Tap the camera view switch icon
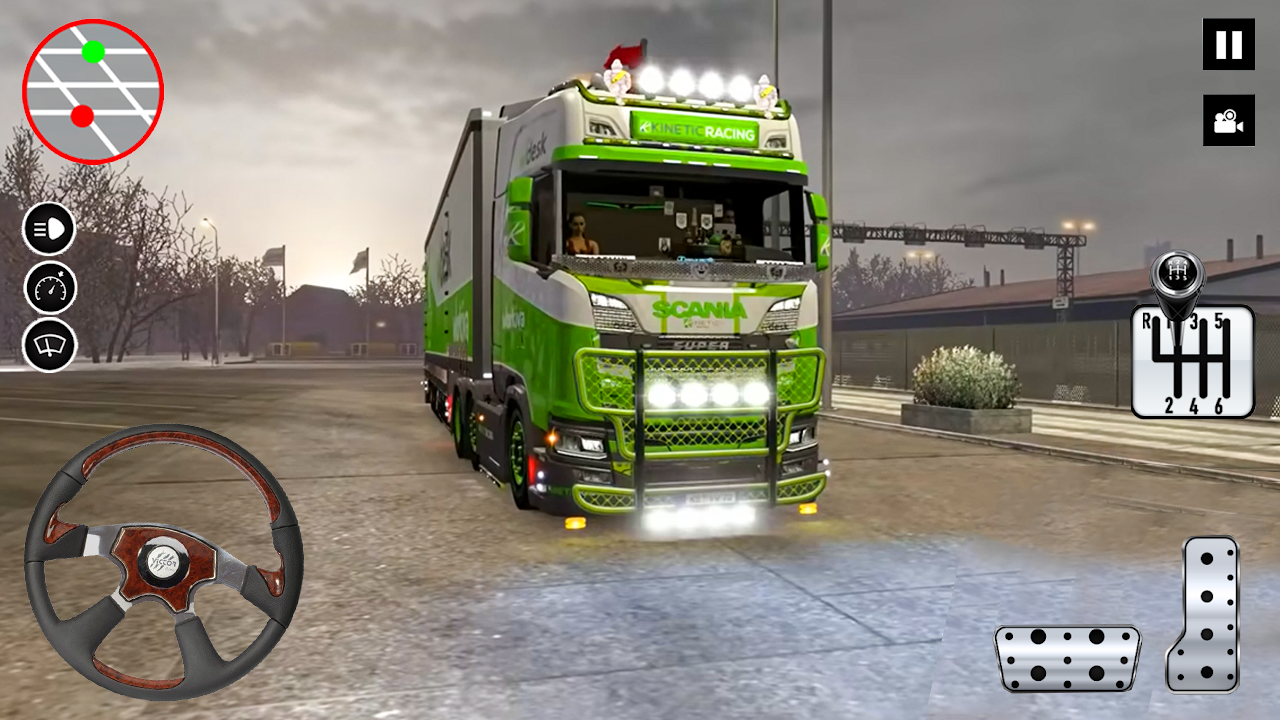The image size is (1280, 720). 1227,120
